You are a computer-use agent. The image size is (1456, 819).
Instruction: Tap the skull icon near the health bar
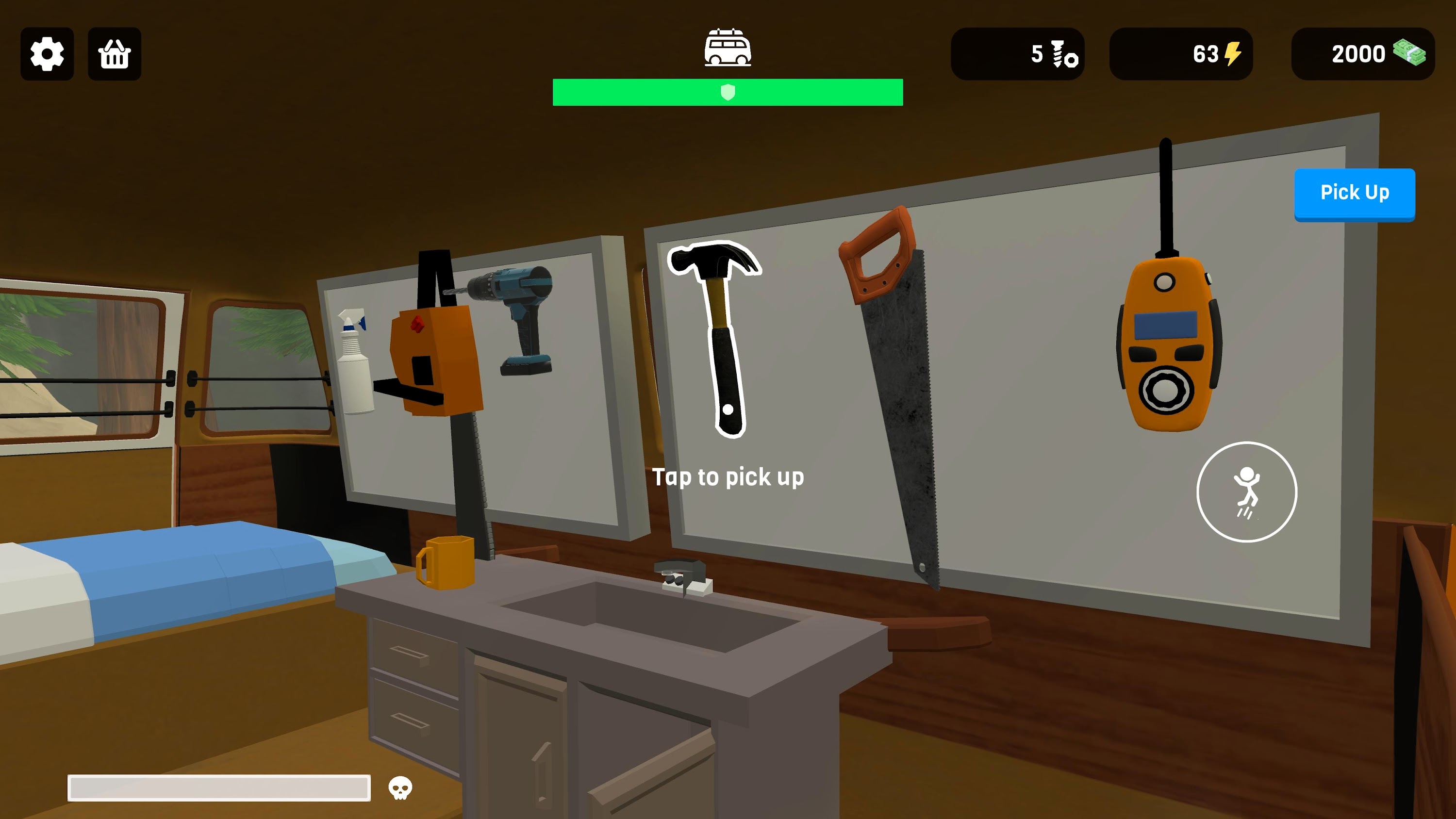[x=399, y=787]
